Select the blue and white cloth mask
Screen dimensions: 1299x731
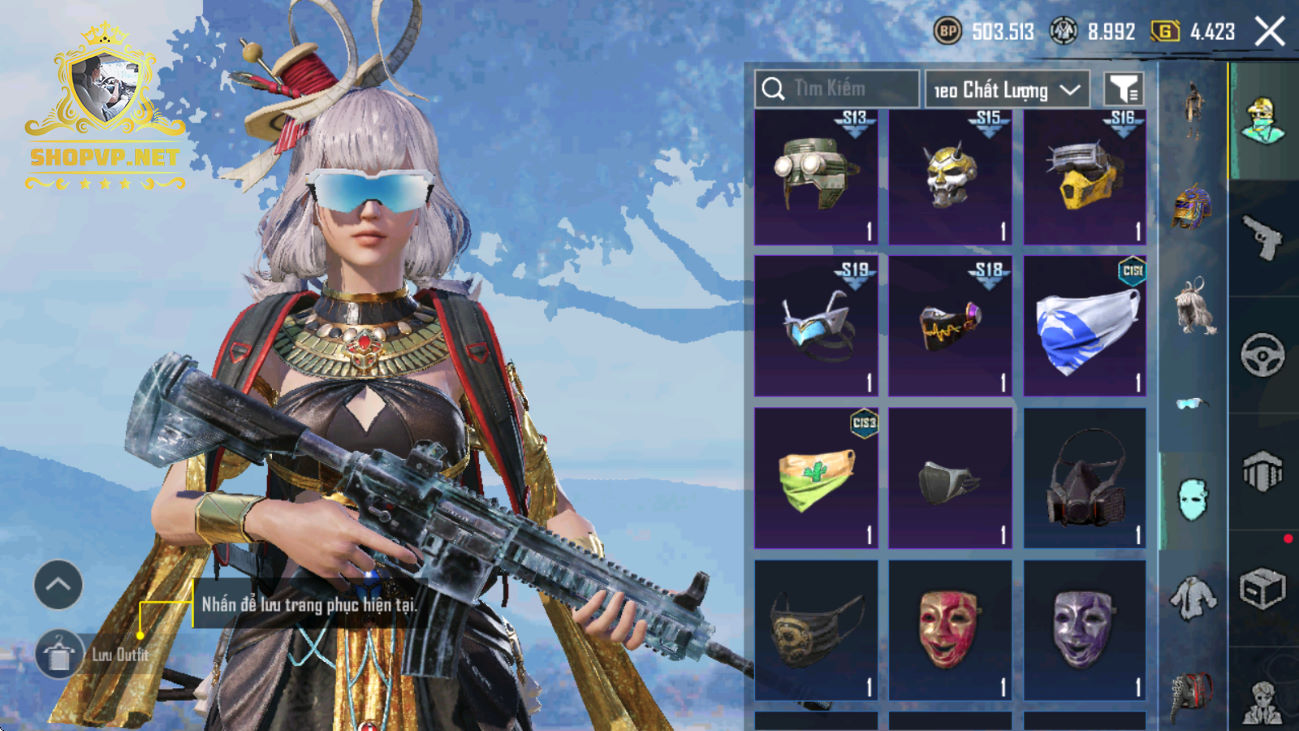pos(1085,326)
